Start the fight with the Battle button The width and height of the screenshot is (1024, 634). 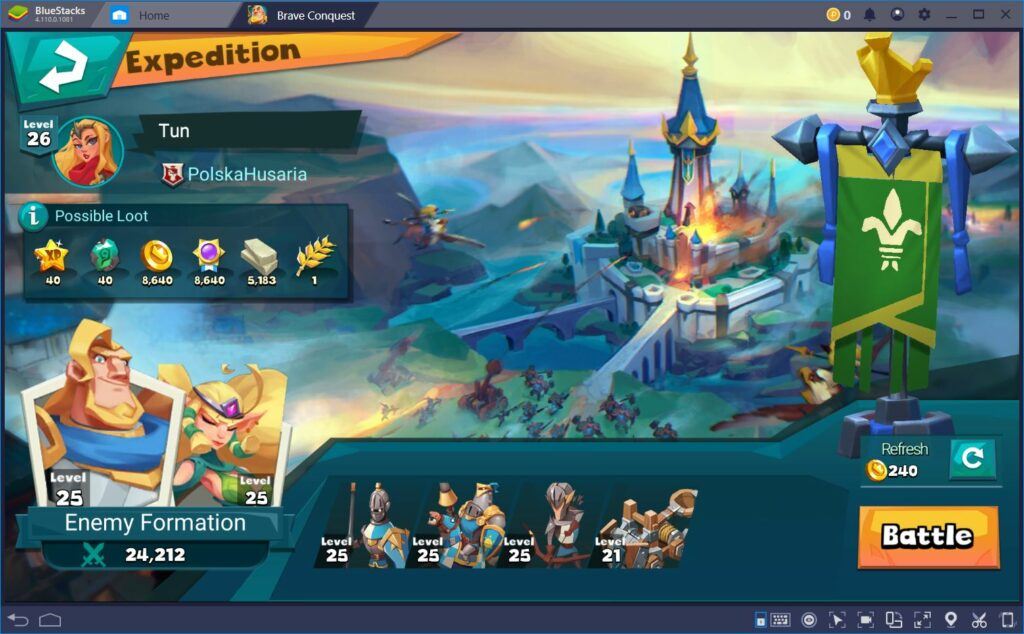coord(927,536)
